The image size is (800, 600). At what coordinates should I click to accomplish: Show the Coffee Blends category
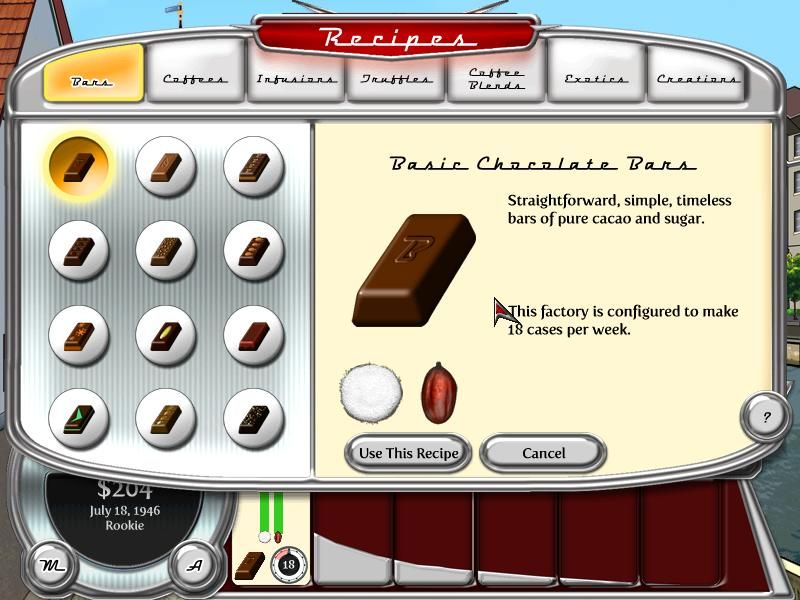click(497, 78)
